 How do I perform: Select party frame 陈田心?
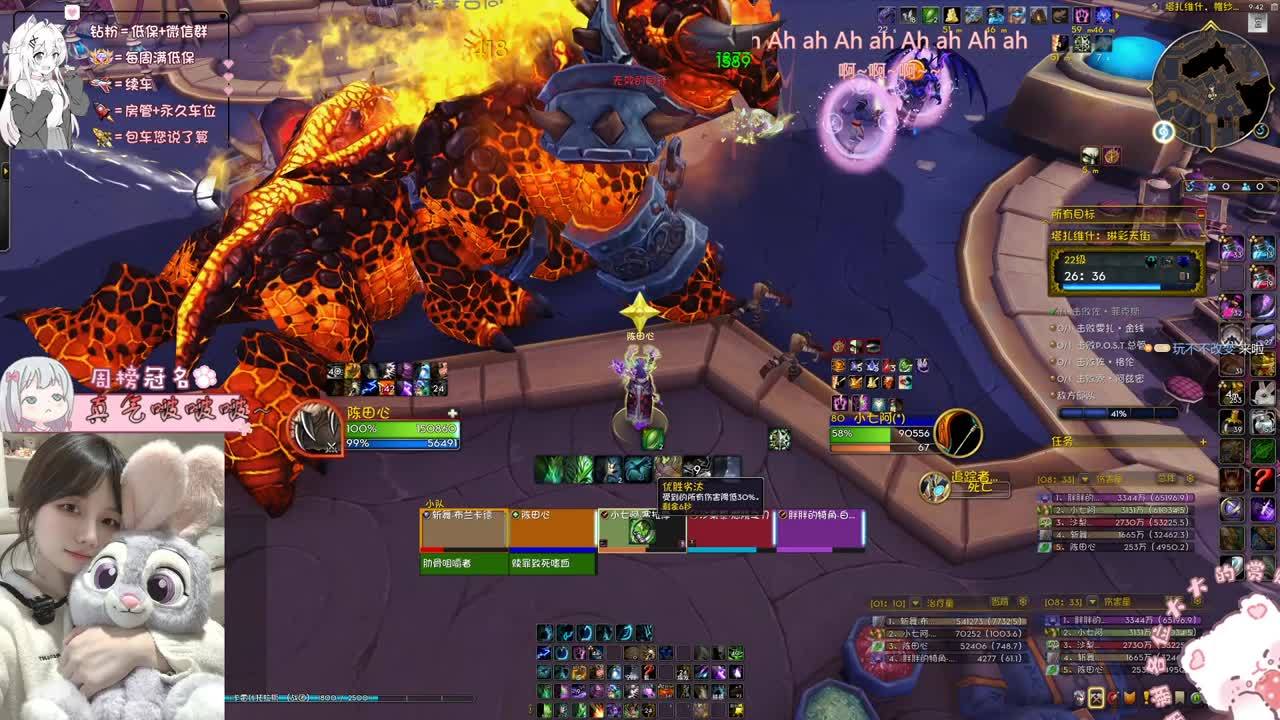(552, 529)
